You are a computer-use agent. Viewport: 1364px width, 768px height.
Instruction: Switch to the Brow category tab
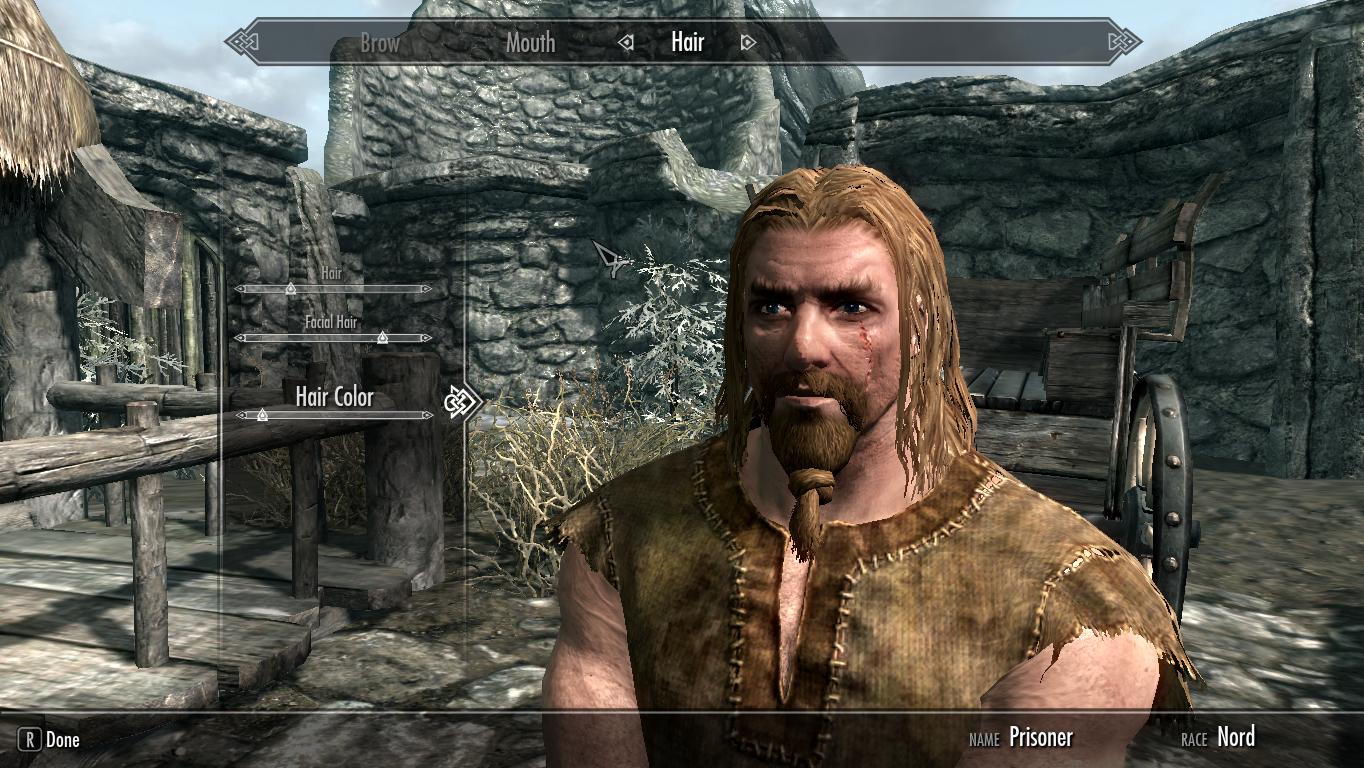pyautogui.click(x=379, y=43)
